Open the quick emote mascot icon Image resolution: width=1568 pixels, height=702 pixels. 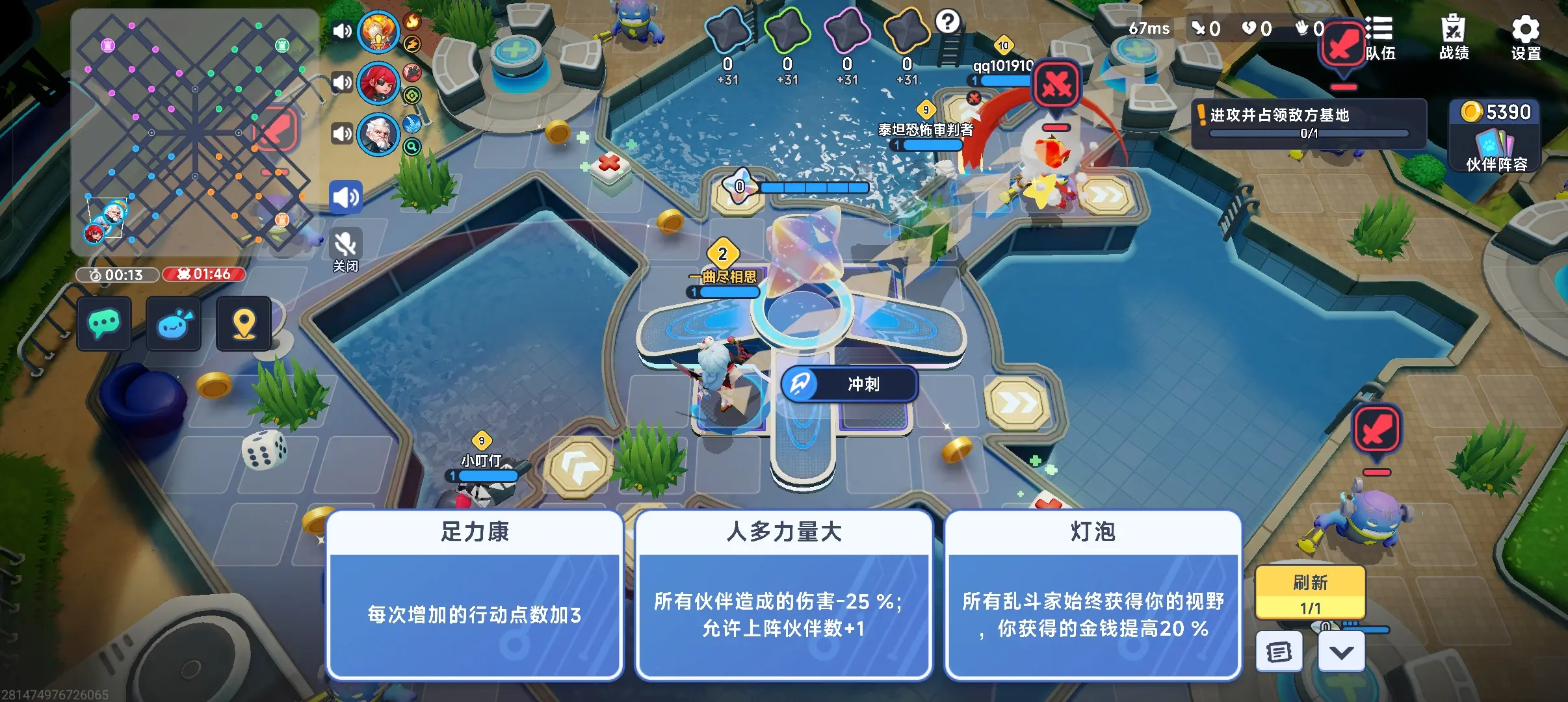click(x=174, y=324)
